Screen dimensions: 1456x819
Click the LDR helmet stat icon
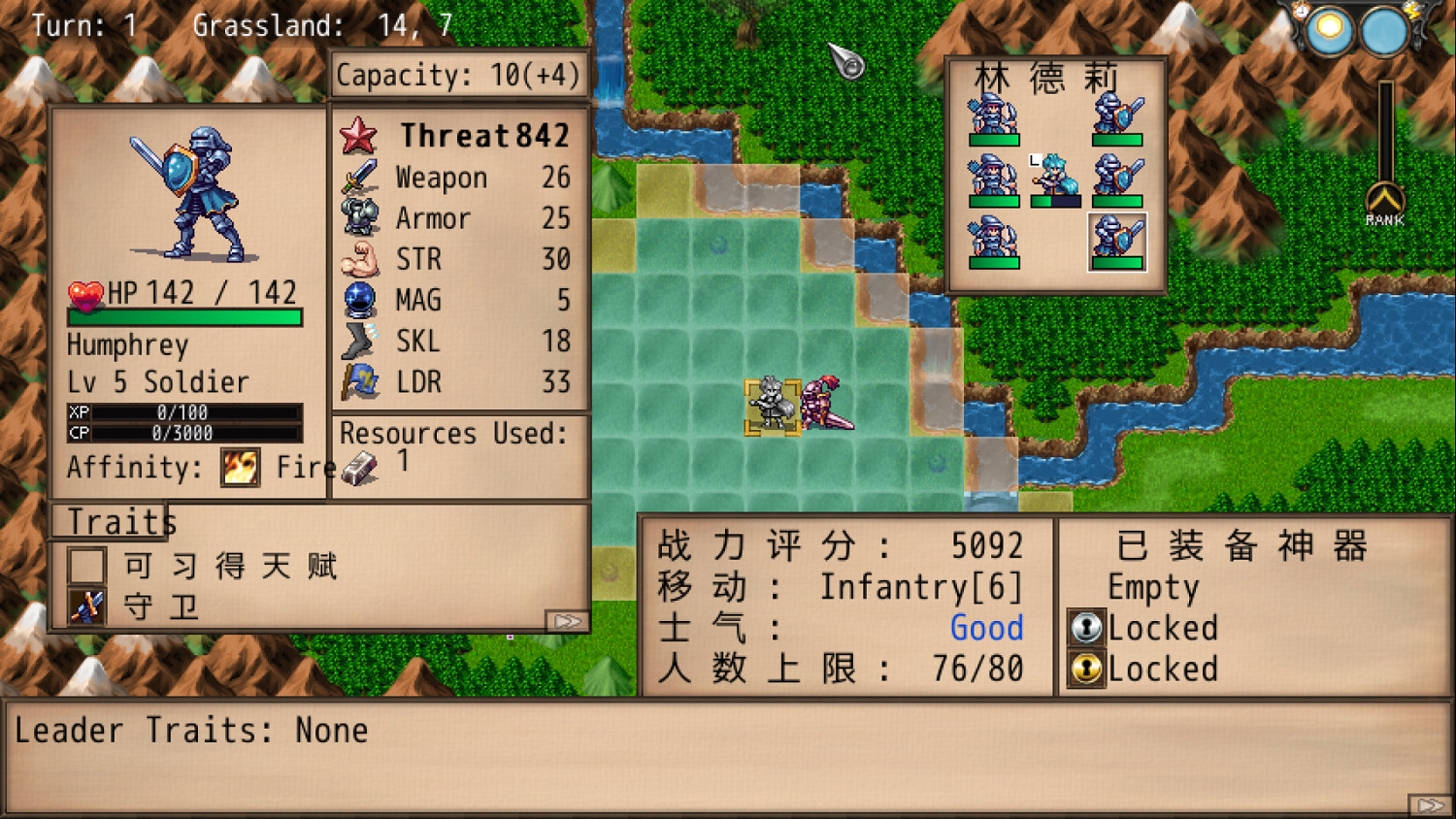(357, 381)
